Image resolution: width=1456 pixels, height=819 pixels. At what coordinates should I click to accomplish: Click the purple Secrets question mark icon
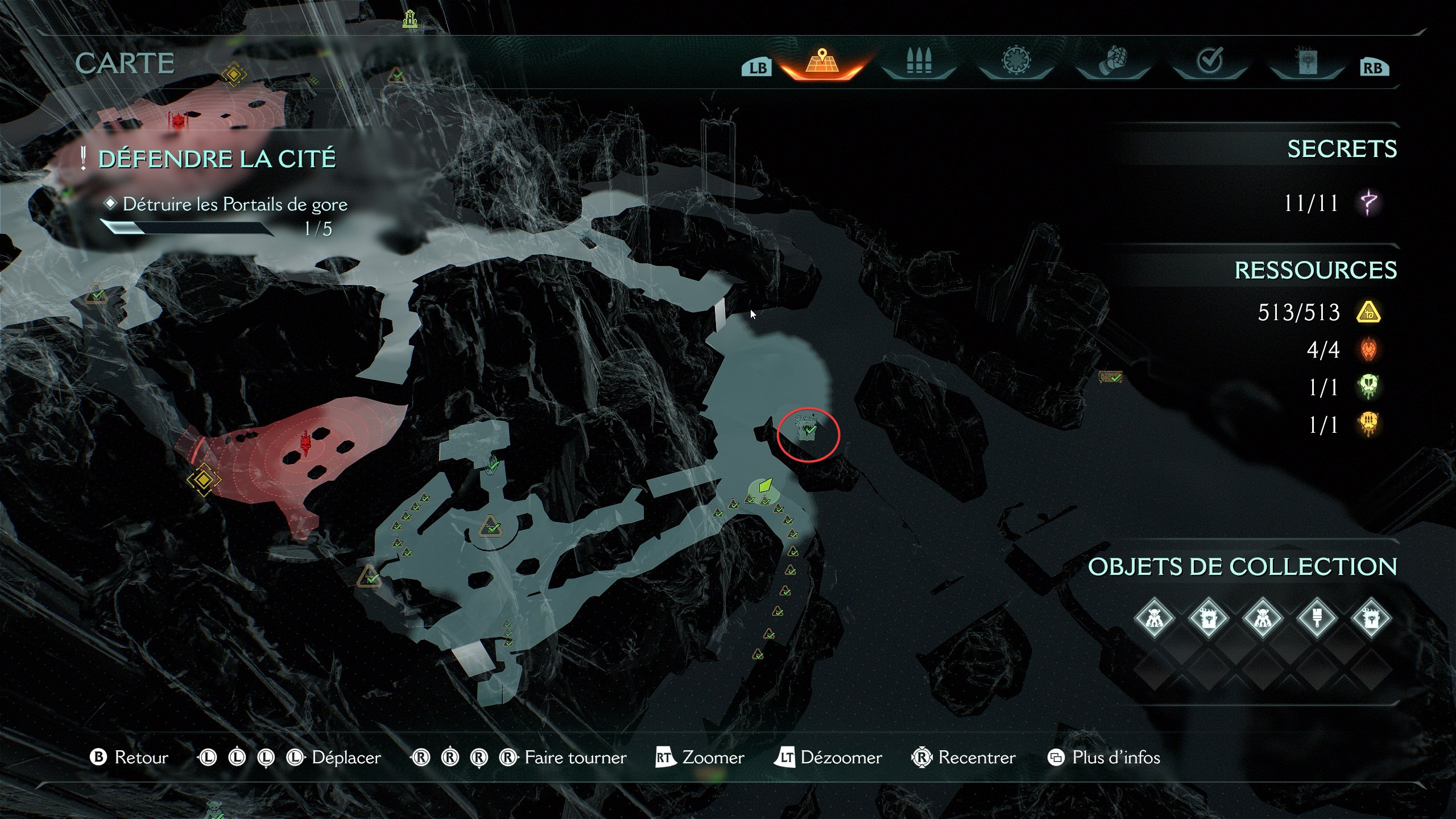1369,203
